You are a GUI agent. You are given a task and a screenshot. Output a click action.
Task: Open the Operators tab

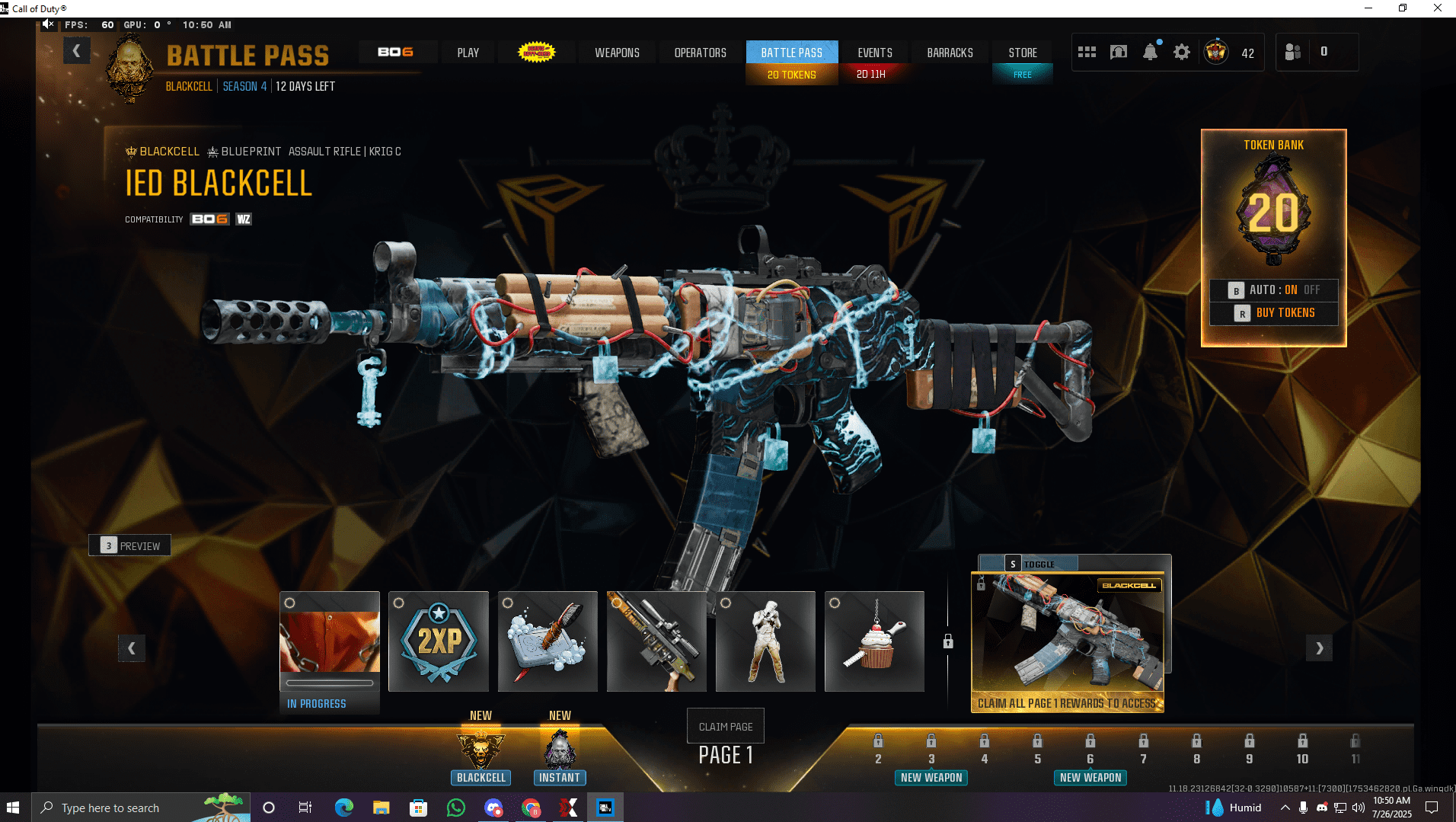(700, 53)
